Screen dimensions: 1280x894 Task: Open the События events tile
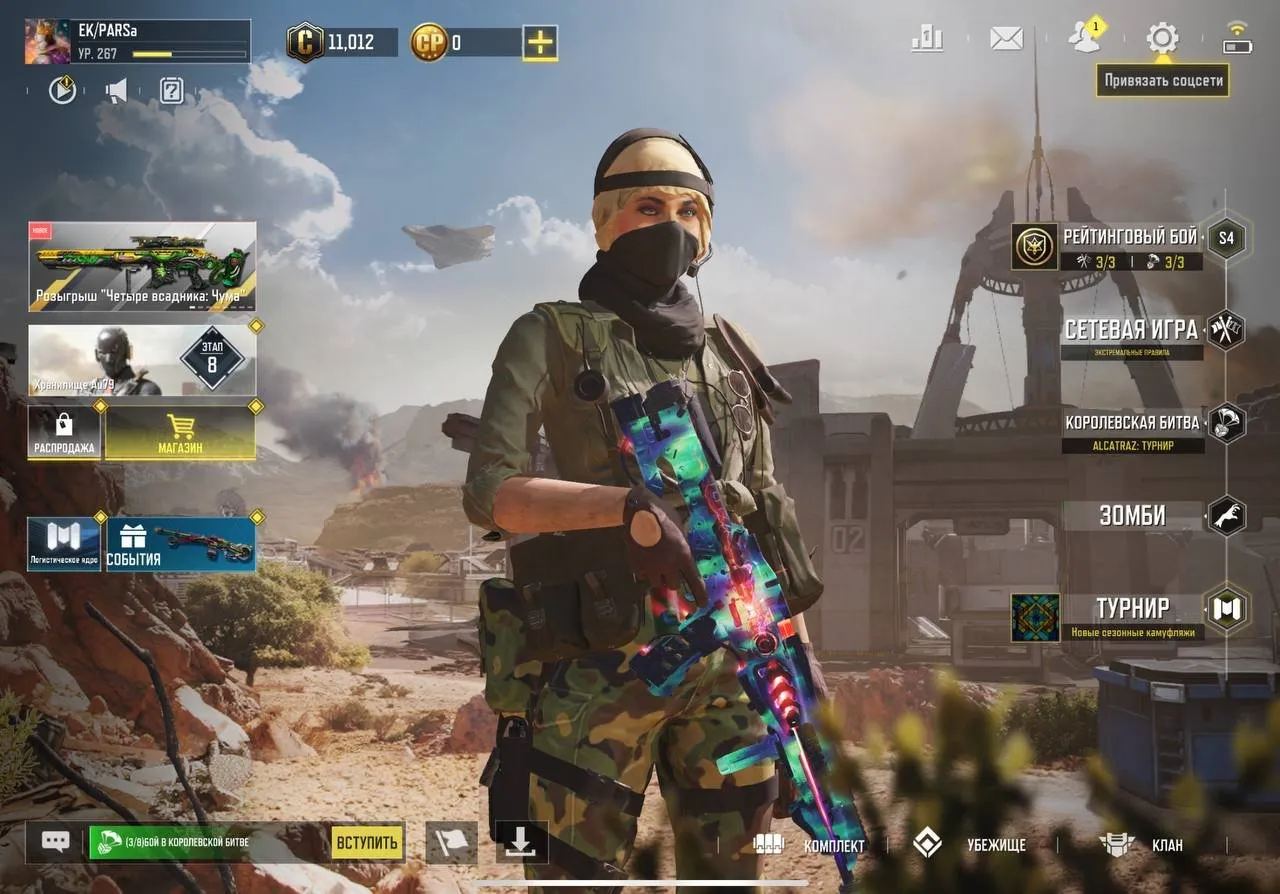pos(181,545)
